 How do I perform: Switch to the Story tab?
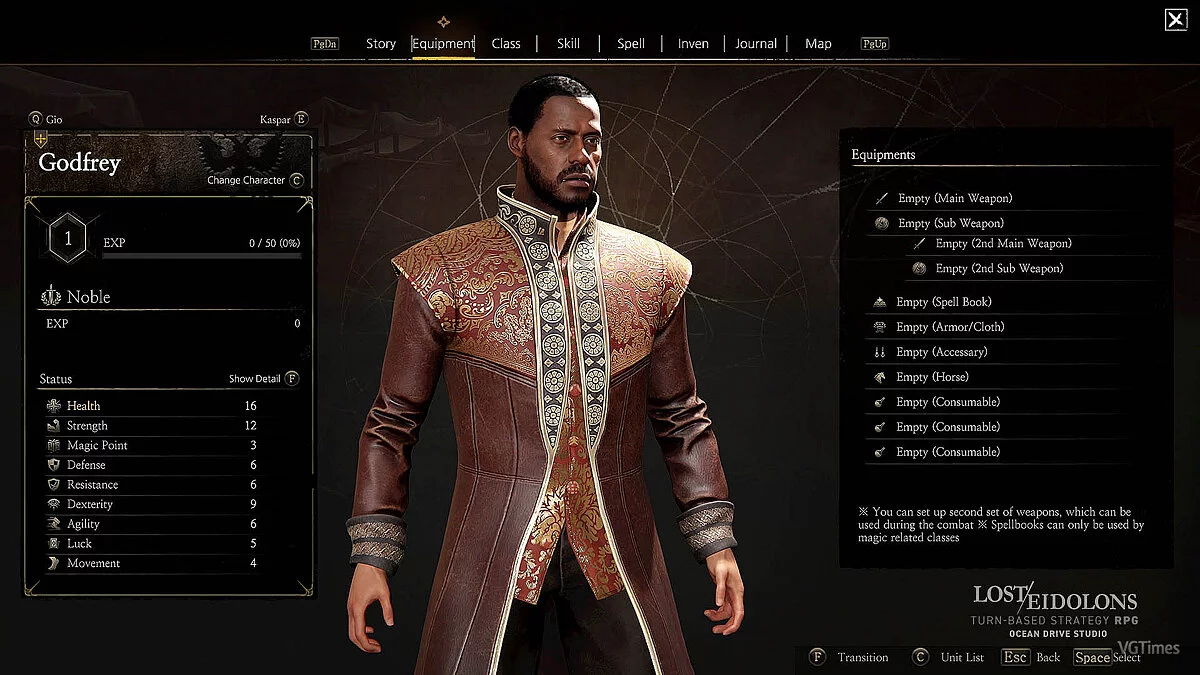click(x=381, y=44)
